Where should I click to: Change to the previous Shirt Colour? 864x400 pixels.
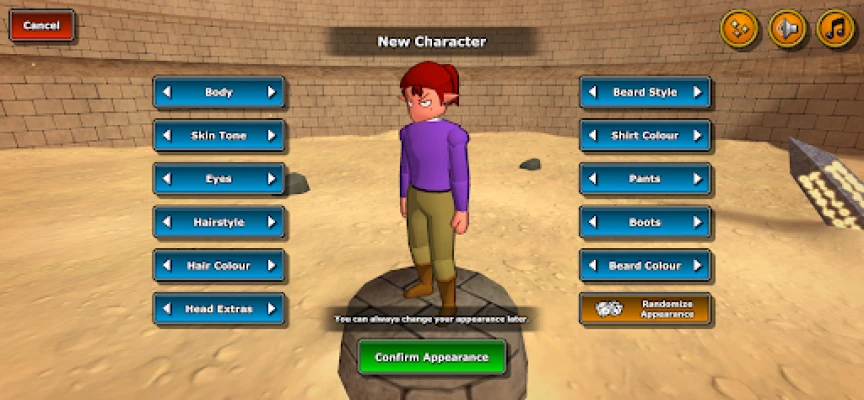[594, 135]
